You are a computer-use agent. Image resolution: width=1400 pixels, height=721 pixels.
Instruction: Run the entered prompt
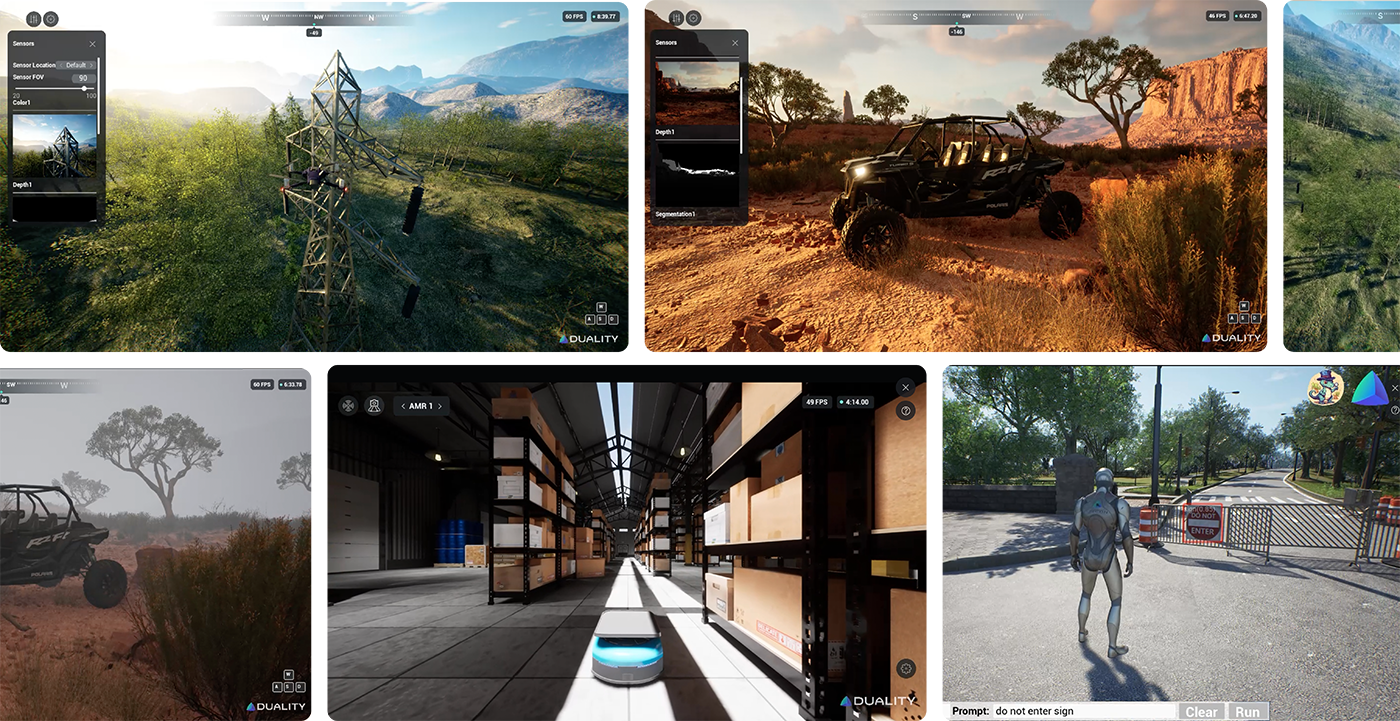click(x=1248, y=712)
